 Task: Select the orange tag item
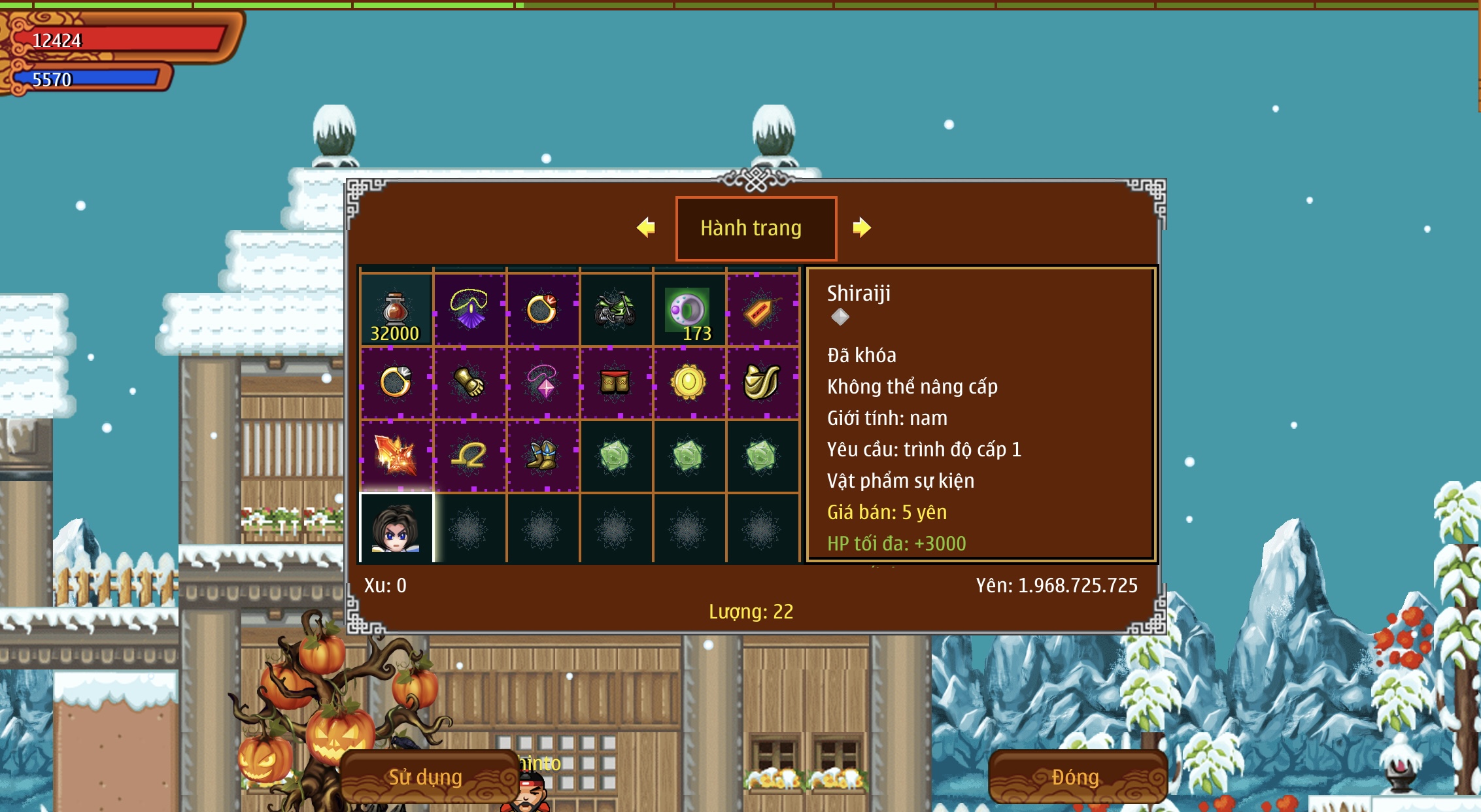(762, 310)
